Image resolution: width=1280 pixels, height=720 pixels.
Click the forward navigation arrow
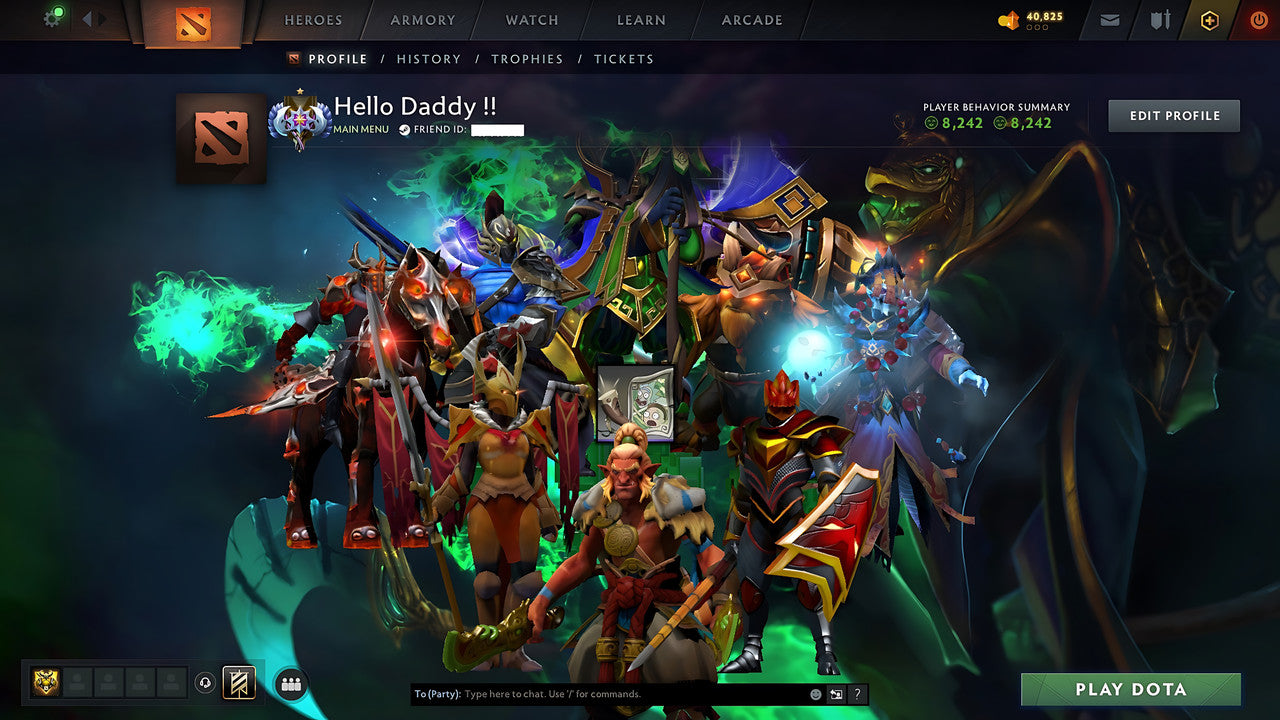[99, 18]
